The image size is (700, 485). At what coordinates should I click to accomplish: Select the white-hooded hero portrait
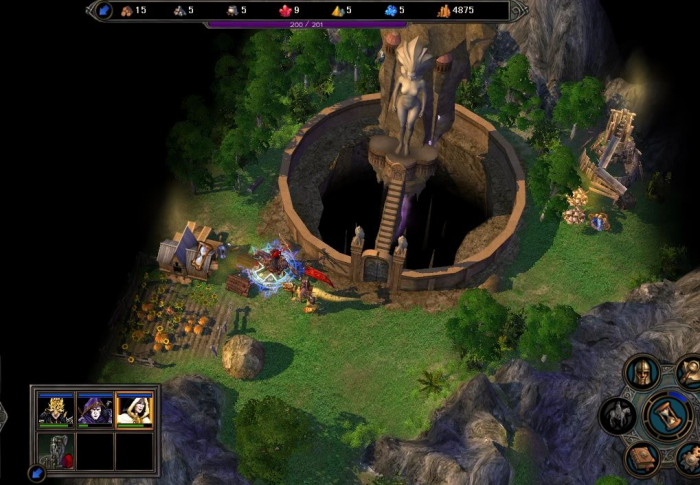click(x=134, y=410)
